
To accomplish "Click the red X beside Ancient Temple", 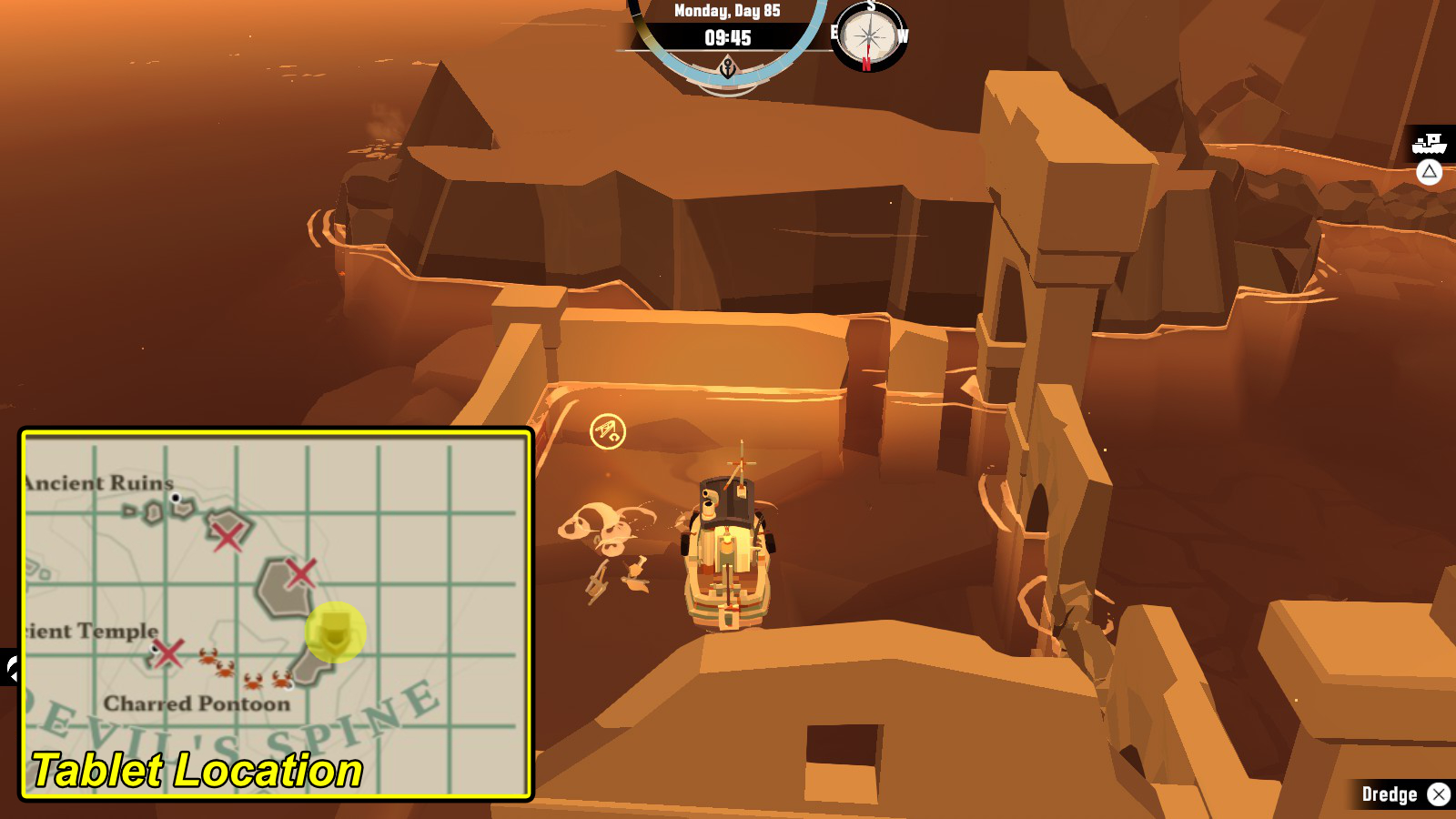I will click(x=167, y=653).
